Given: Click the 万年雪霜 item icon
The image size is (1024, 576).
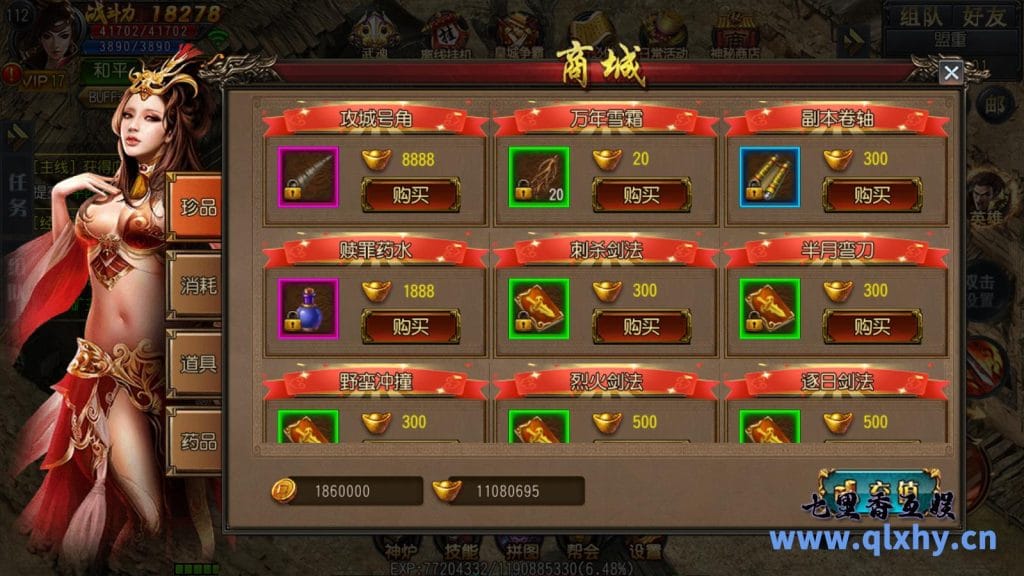Looking at the screenshot, I should pos(539,176).
